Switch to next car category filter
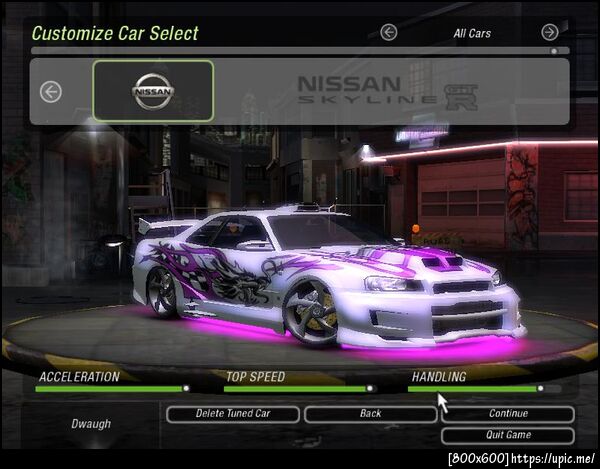 tap(550, 32)
